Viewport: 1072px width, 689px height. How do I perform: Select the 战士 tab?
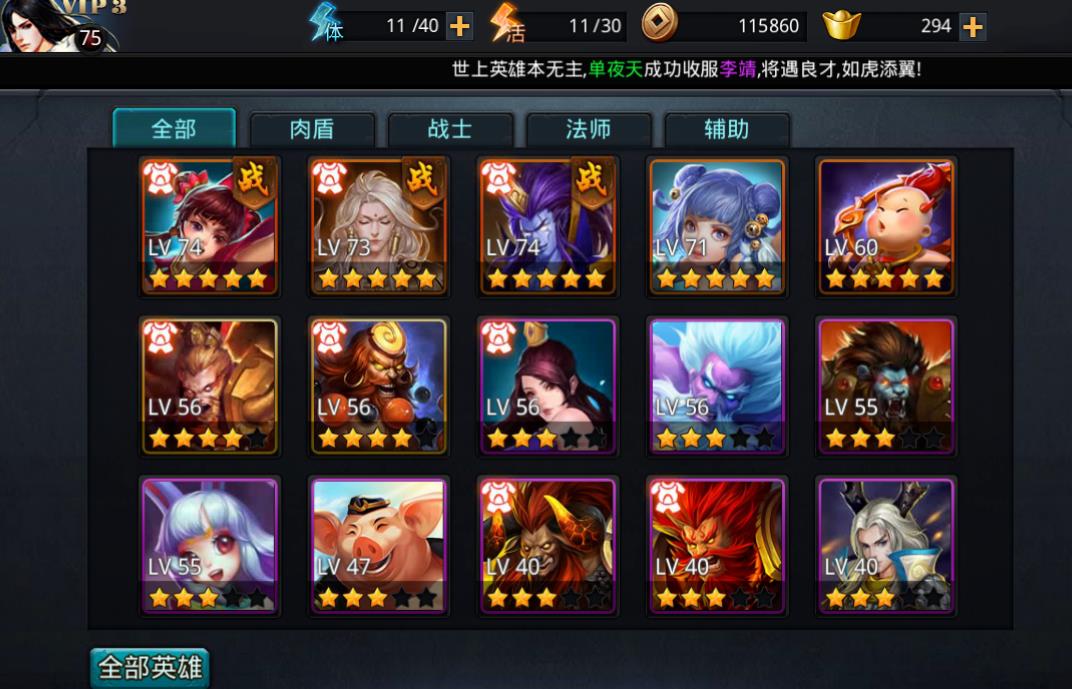[x=450, y=130]
